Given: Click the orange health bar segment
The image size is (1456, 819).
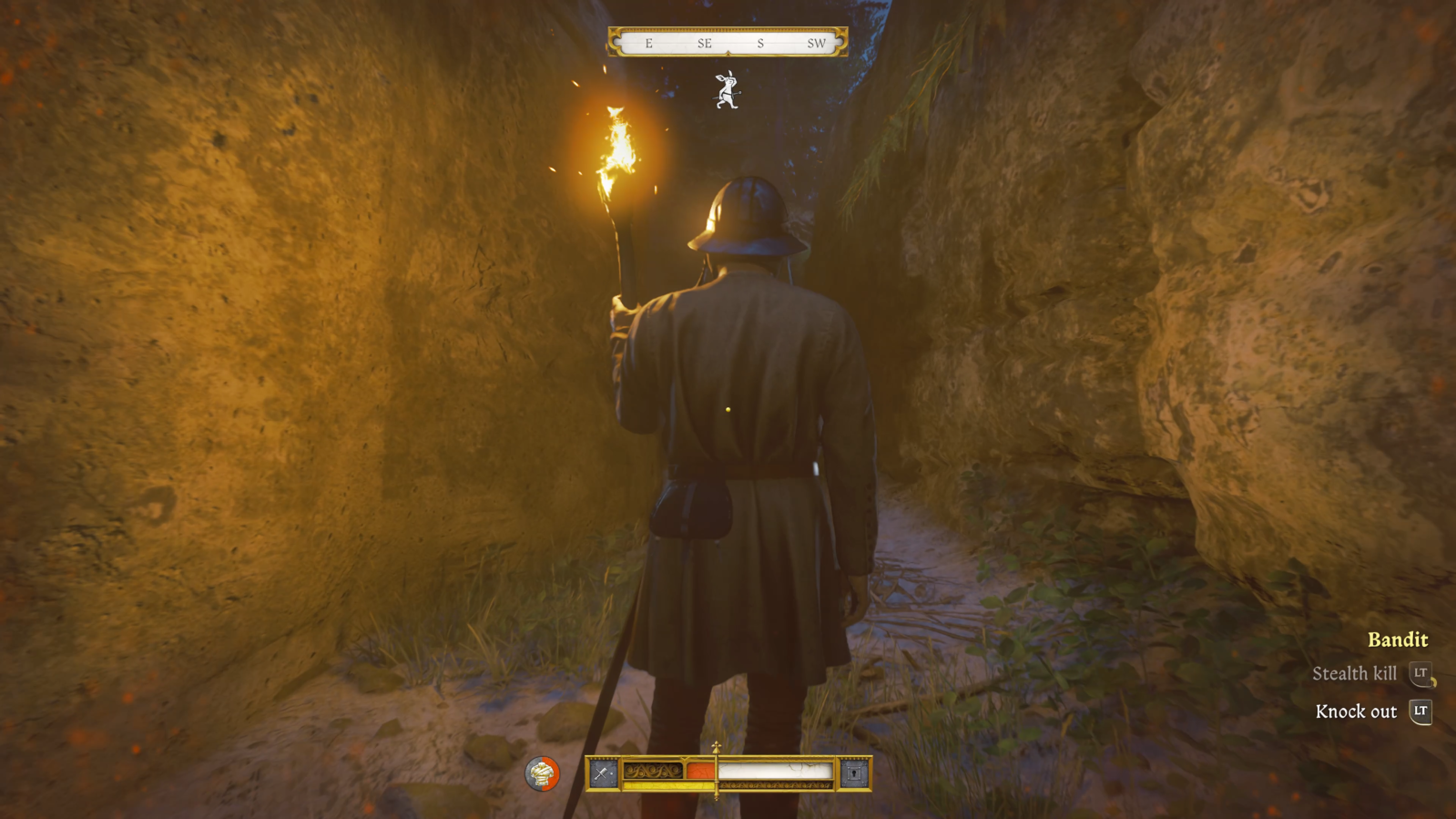Looking at the screenshot, I should pyautogui.click(x=699, y=770).
